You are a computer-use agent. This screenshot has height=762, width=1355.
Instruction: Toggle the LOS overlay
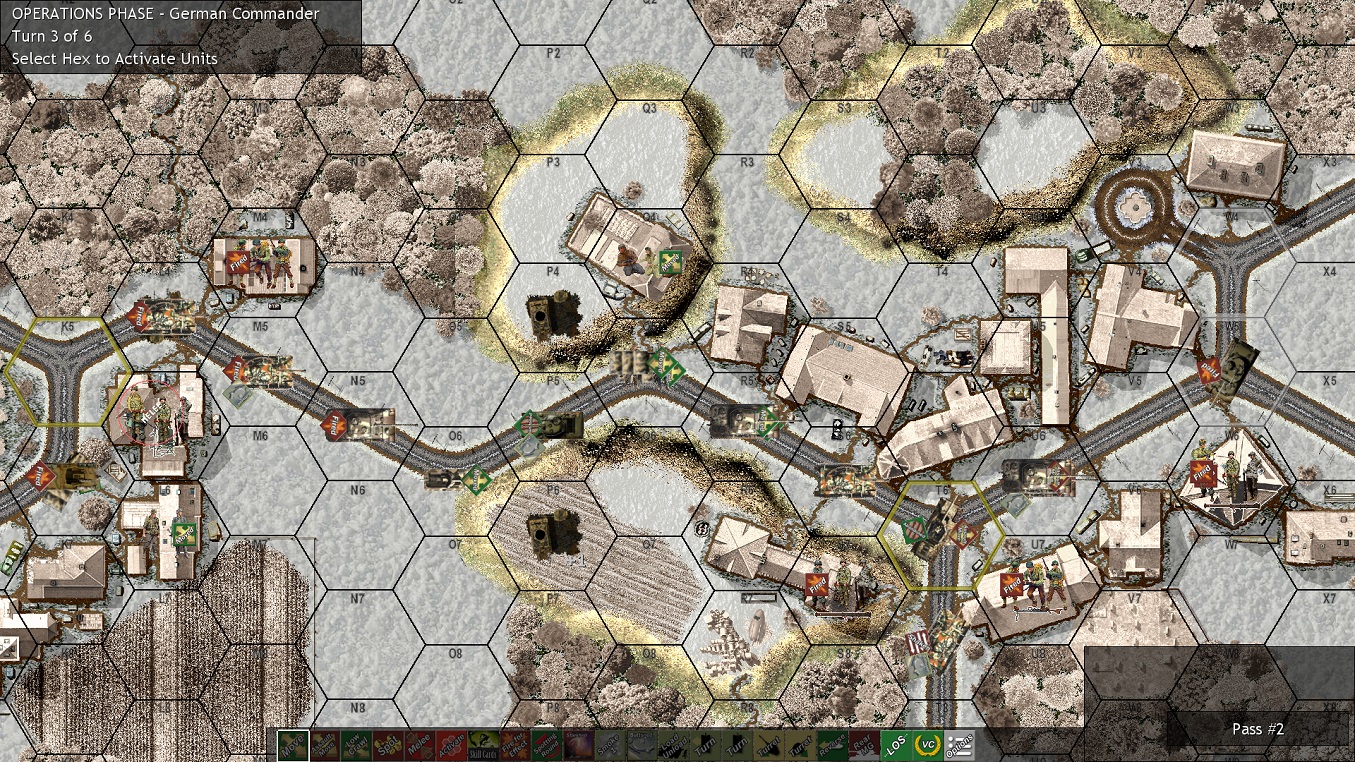tap(895, 744)
